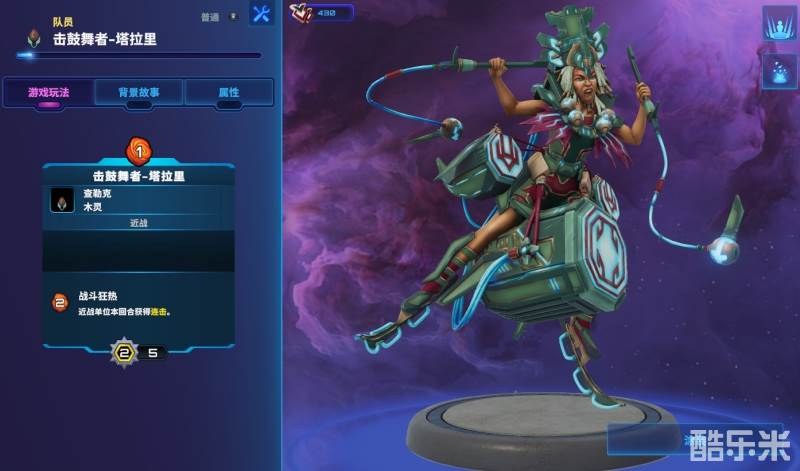Viewport: 800px width, 471px height.
Task: Open the 背景故事 background story tab
Action: 138,92
